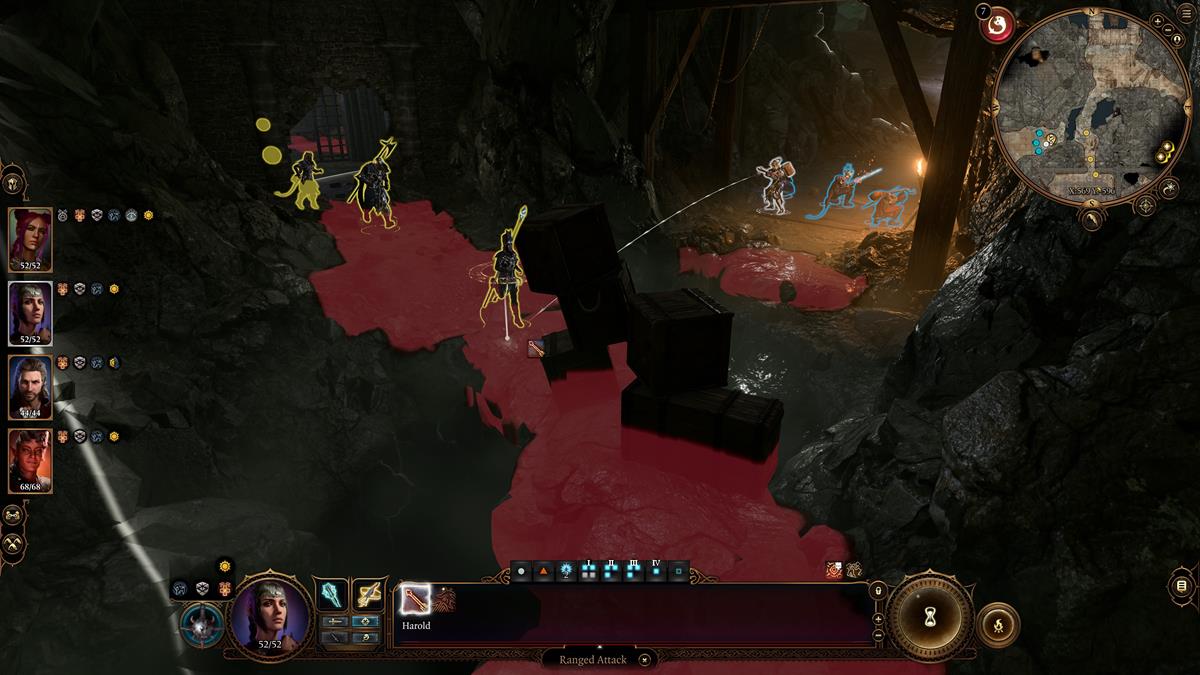Viewport: 1200px width, 675px height.
Task: Open the campfire rest button
Action: (998, 624)
